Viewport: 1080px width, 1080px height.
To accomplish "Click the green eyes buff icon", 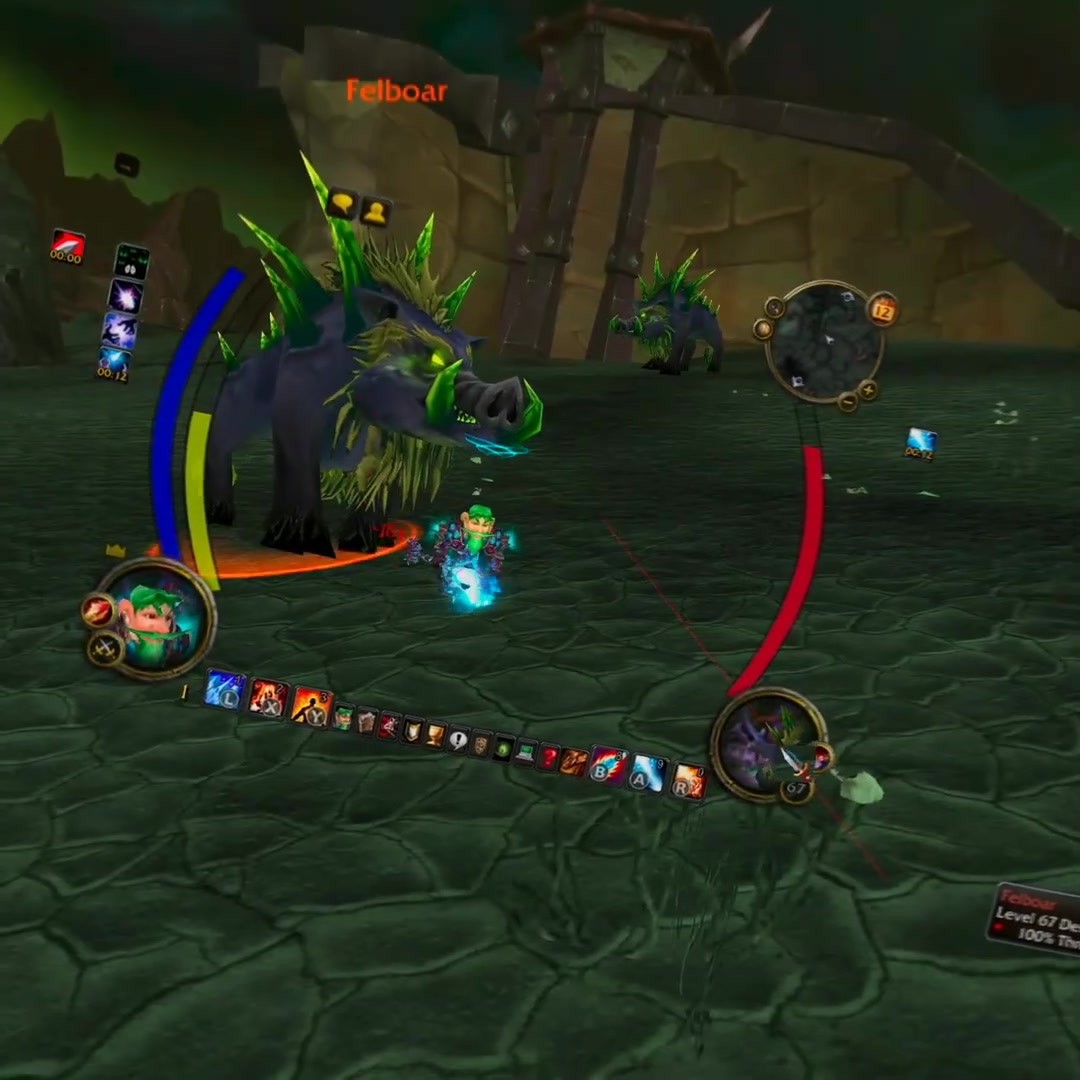I will click(x=131, y=261).
